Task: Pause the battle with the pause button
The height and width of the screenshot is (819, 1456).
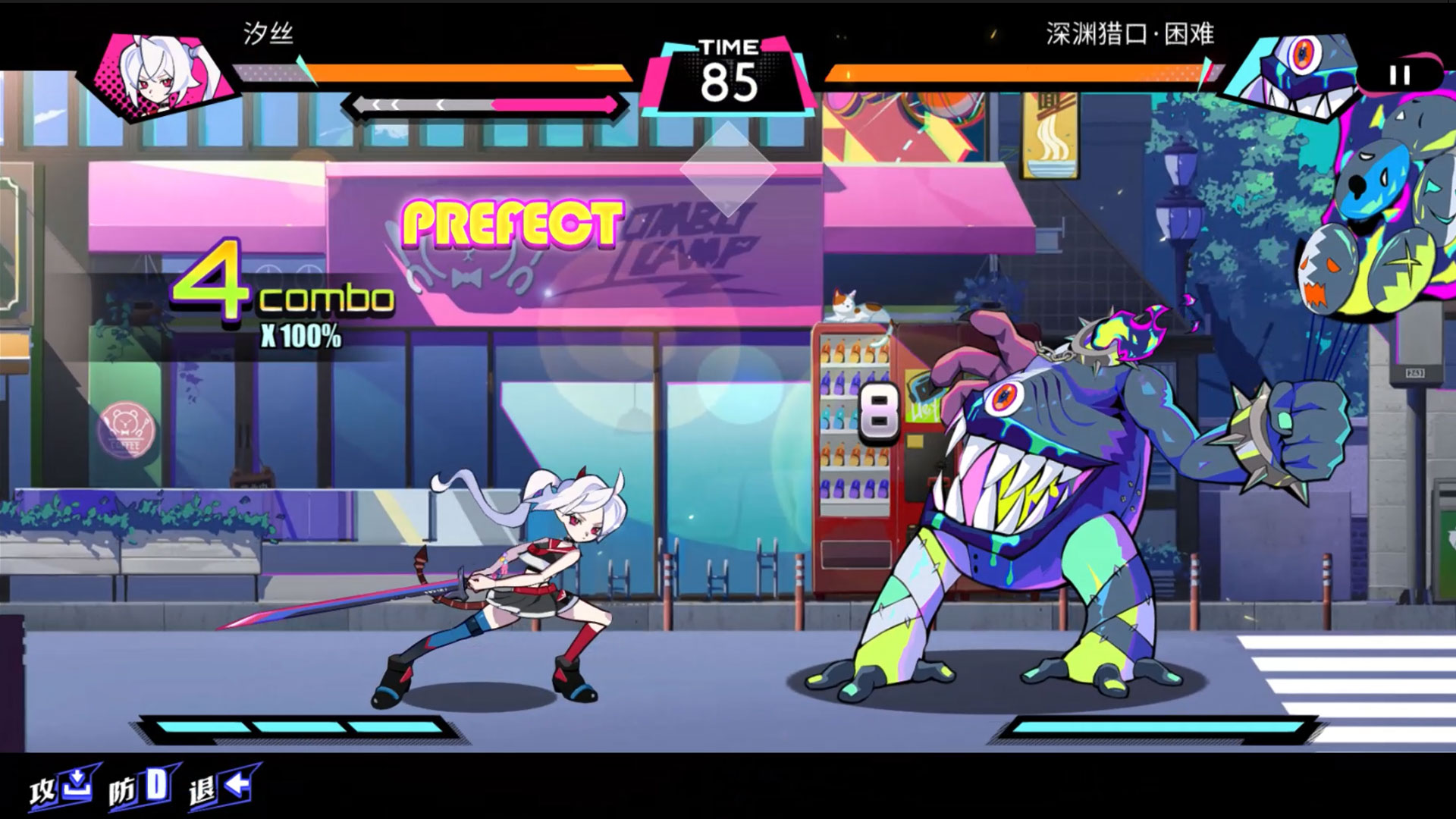Action: (x=1399, y=75)
